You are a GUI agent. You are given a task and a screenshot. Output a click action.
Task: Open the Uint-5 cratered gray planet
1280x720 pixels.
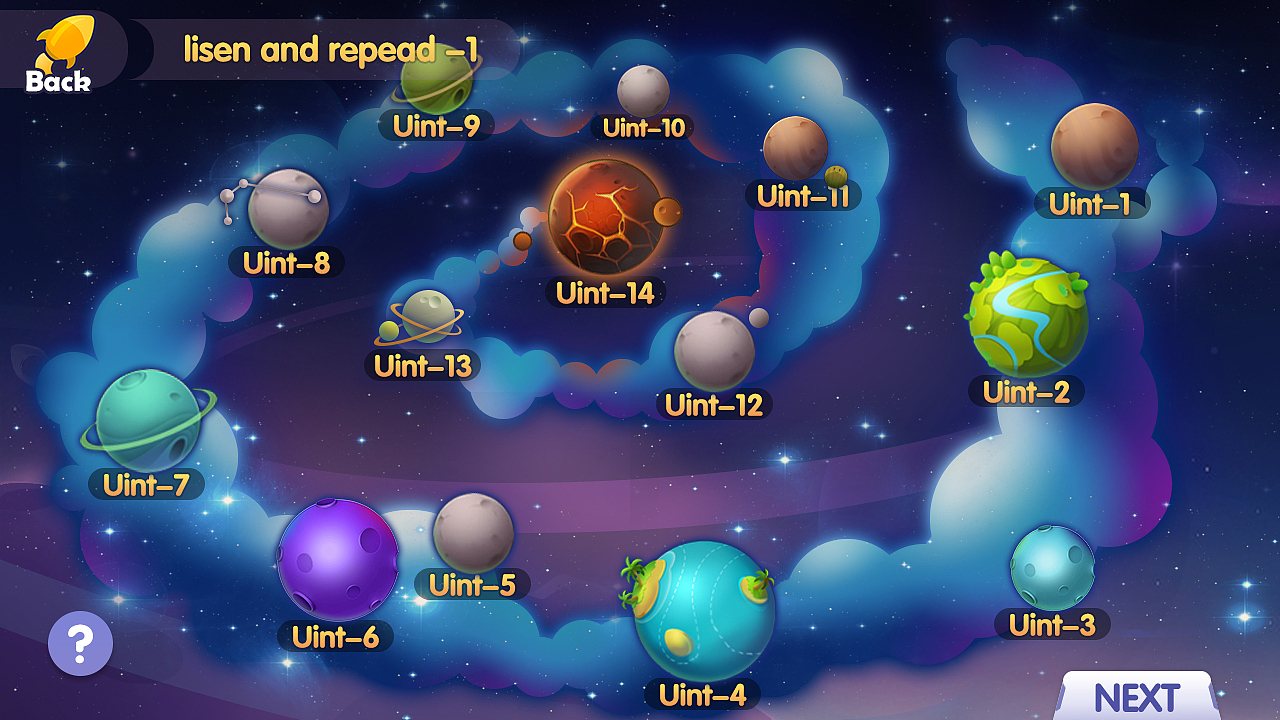coord(473,532)
